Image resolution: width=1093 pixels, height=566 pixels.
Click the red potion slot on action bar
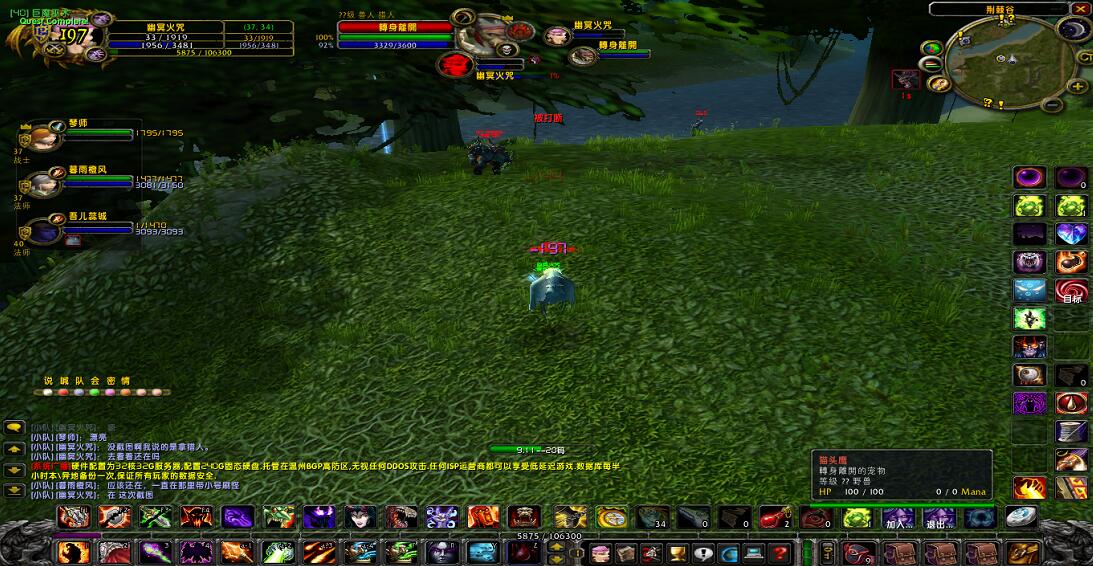[774, 518]
